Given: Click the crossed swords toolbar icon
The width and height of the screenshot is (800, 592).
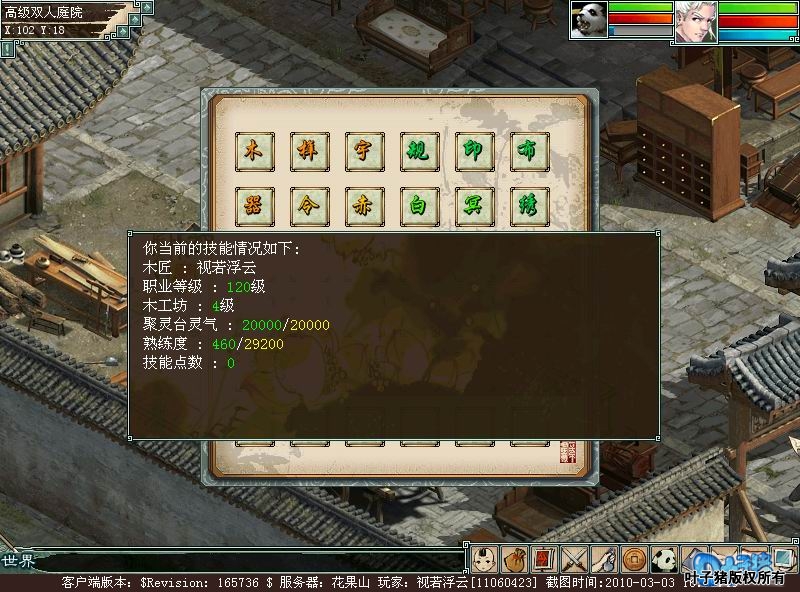Looking at the screenshot, I should tap(574, 558).
